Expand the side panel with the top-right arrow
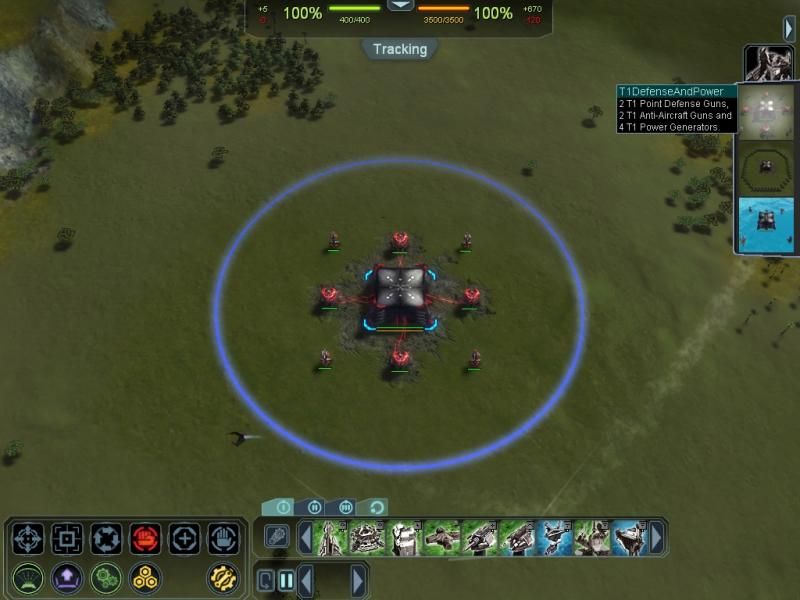The height and width of the screenshot is (600, 800). 788,28
